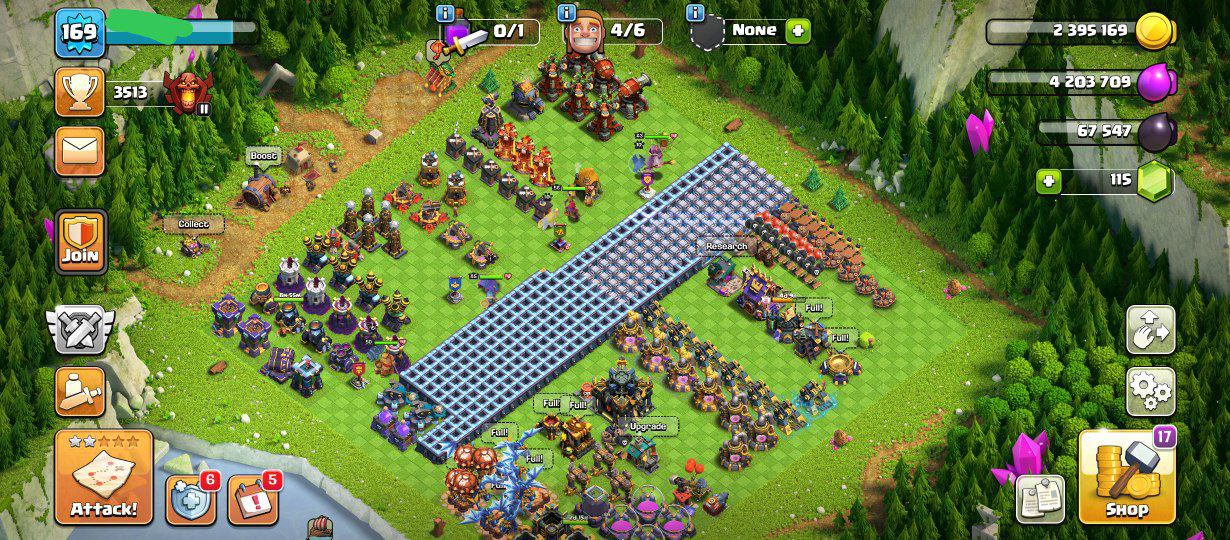Open the calendar events icon with 5 notifications
This screenshot has width=1230, height=540.
251,499
